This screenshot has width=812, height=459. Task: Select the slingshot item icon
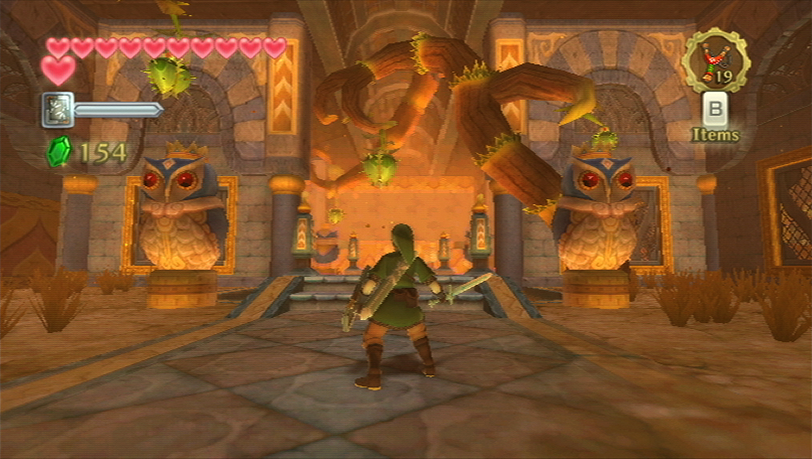tap(716, 60)
